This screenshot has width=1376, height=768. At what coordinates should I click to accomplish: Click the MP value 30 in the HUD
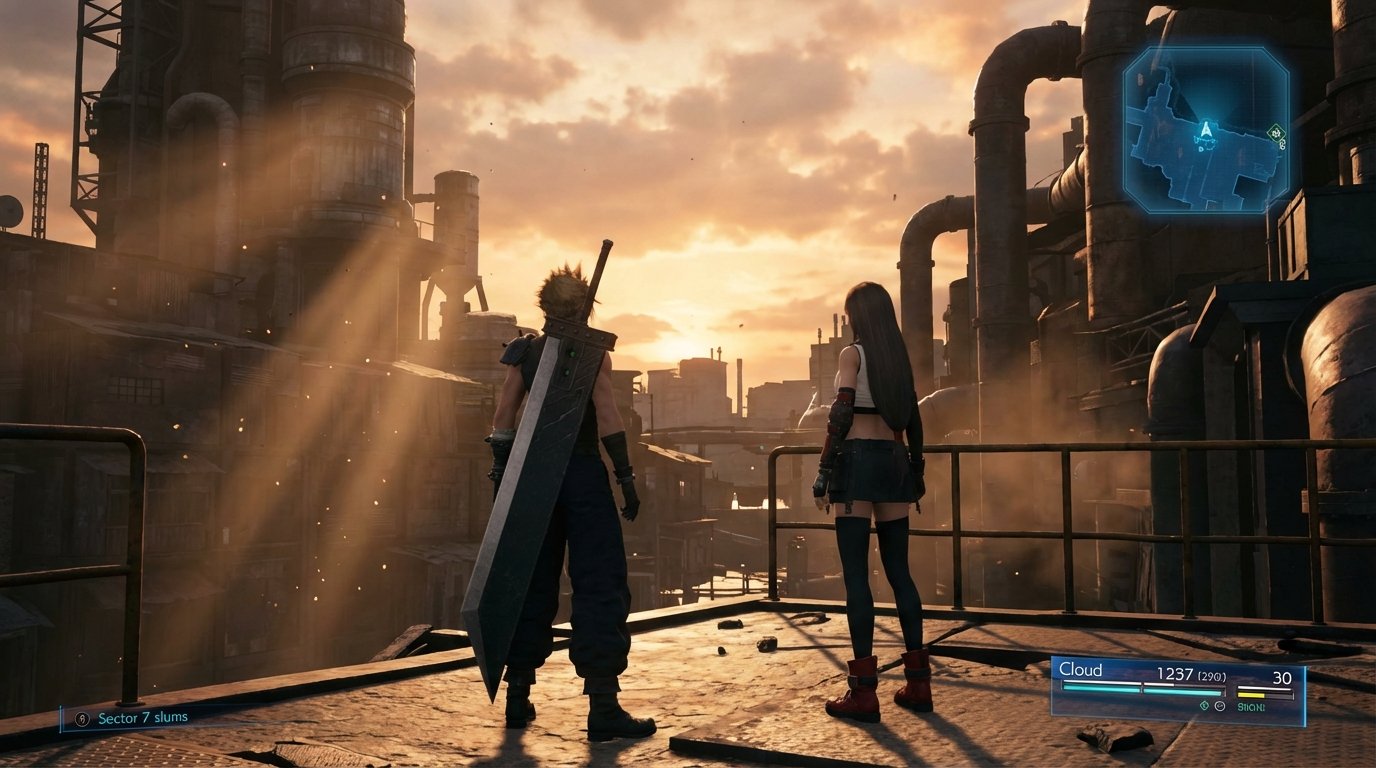click(1283, 676)
